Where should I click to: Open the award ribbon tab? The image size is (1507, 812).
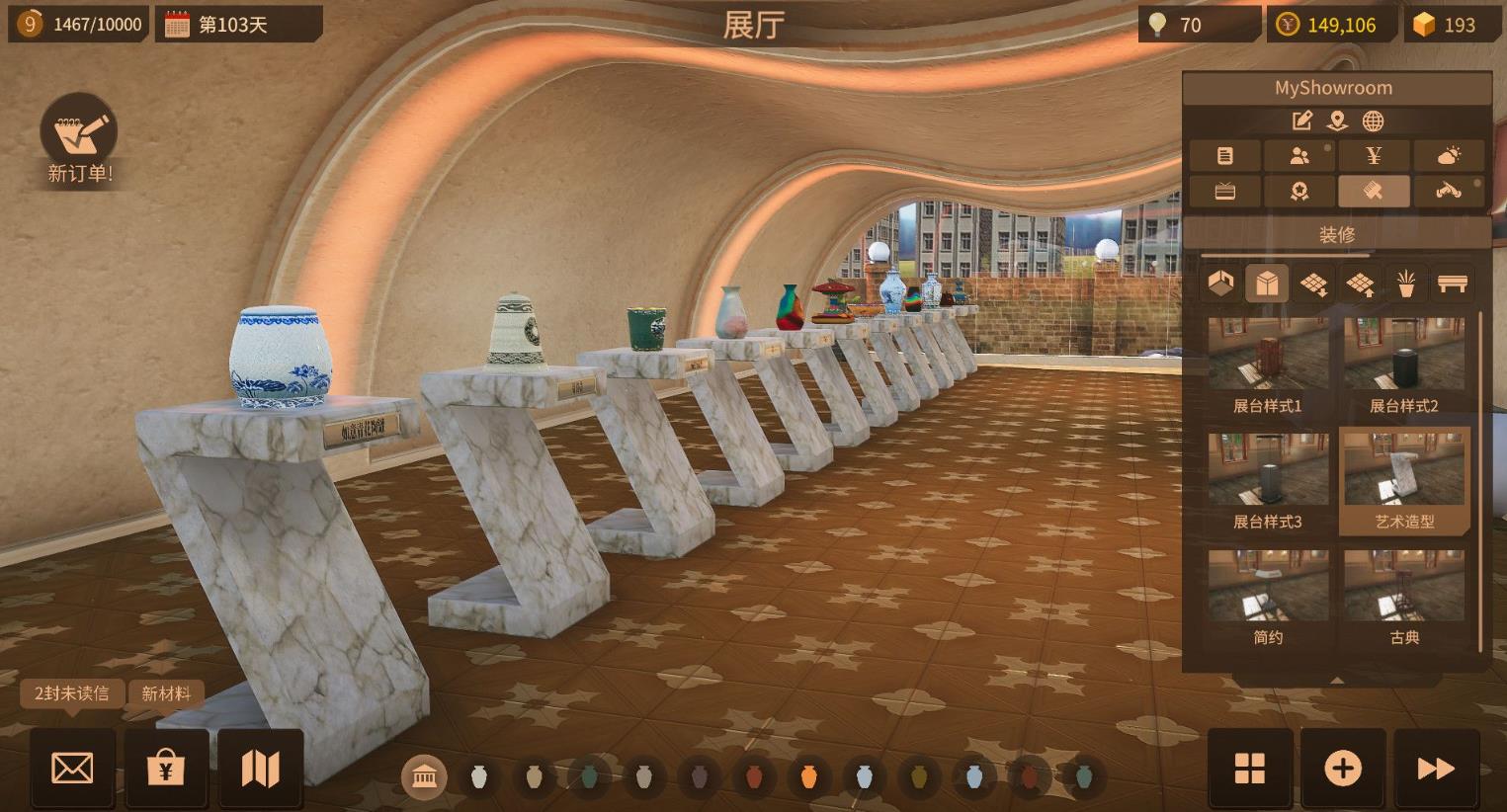point(1299,191)
